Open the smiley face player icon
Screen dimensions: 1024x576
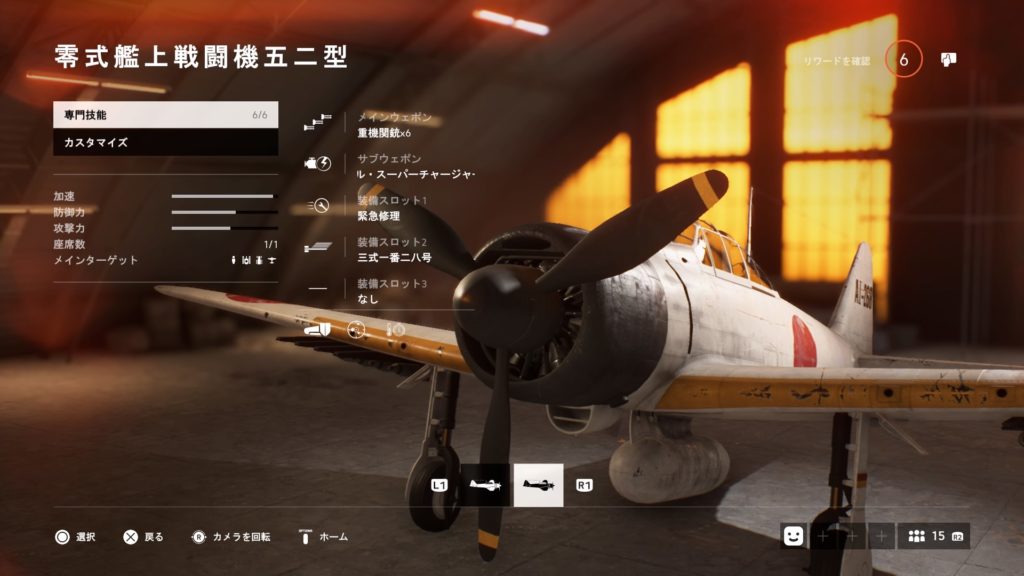(x=793, y=536)
